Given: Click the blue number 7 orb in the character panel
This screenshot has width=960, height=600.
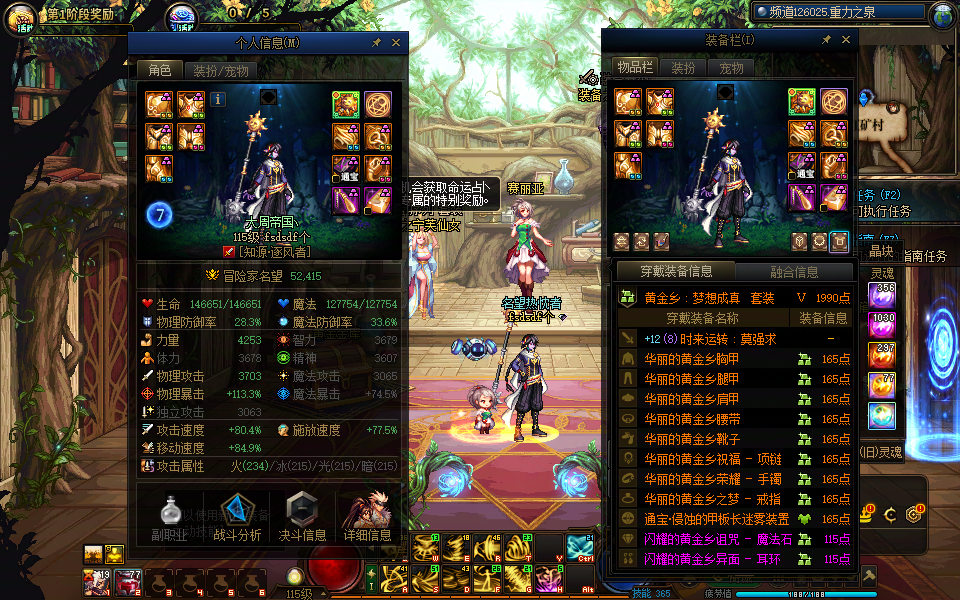Looking at the screenshot, I should (x=159, y=214).
